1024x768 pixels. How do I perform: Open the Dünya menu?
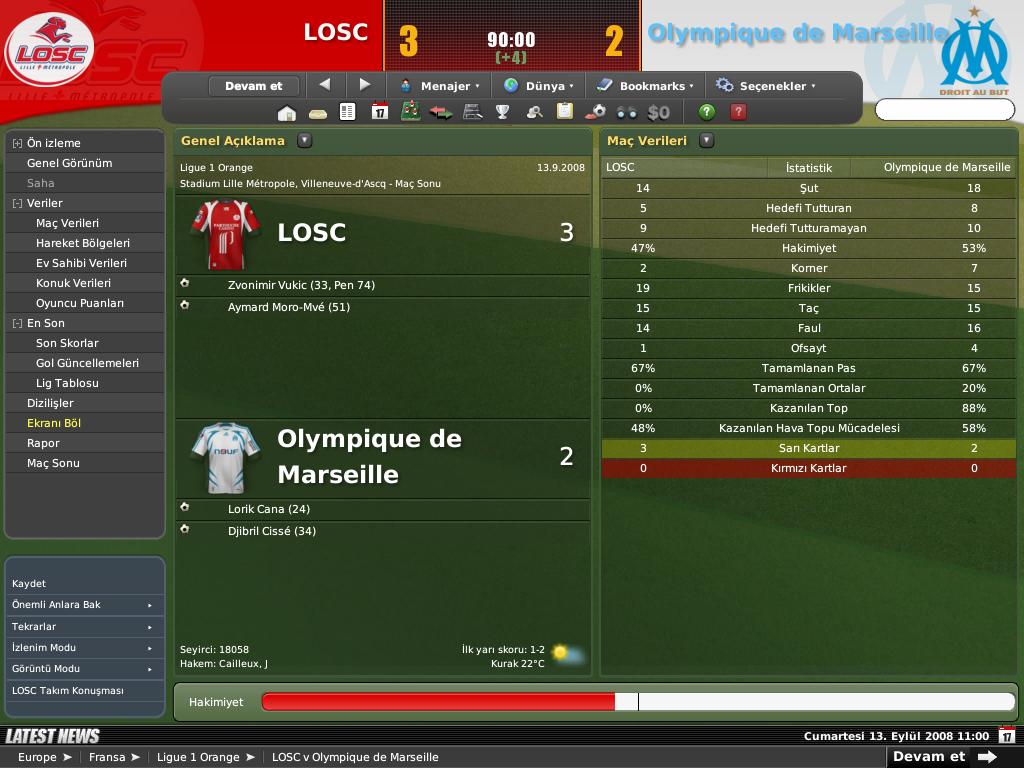point(539,86)
